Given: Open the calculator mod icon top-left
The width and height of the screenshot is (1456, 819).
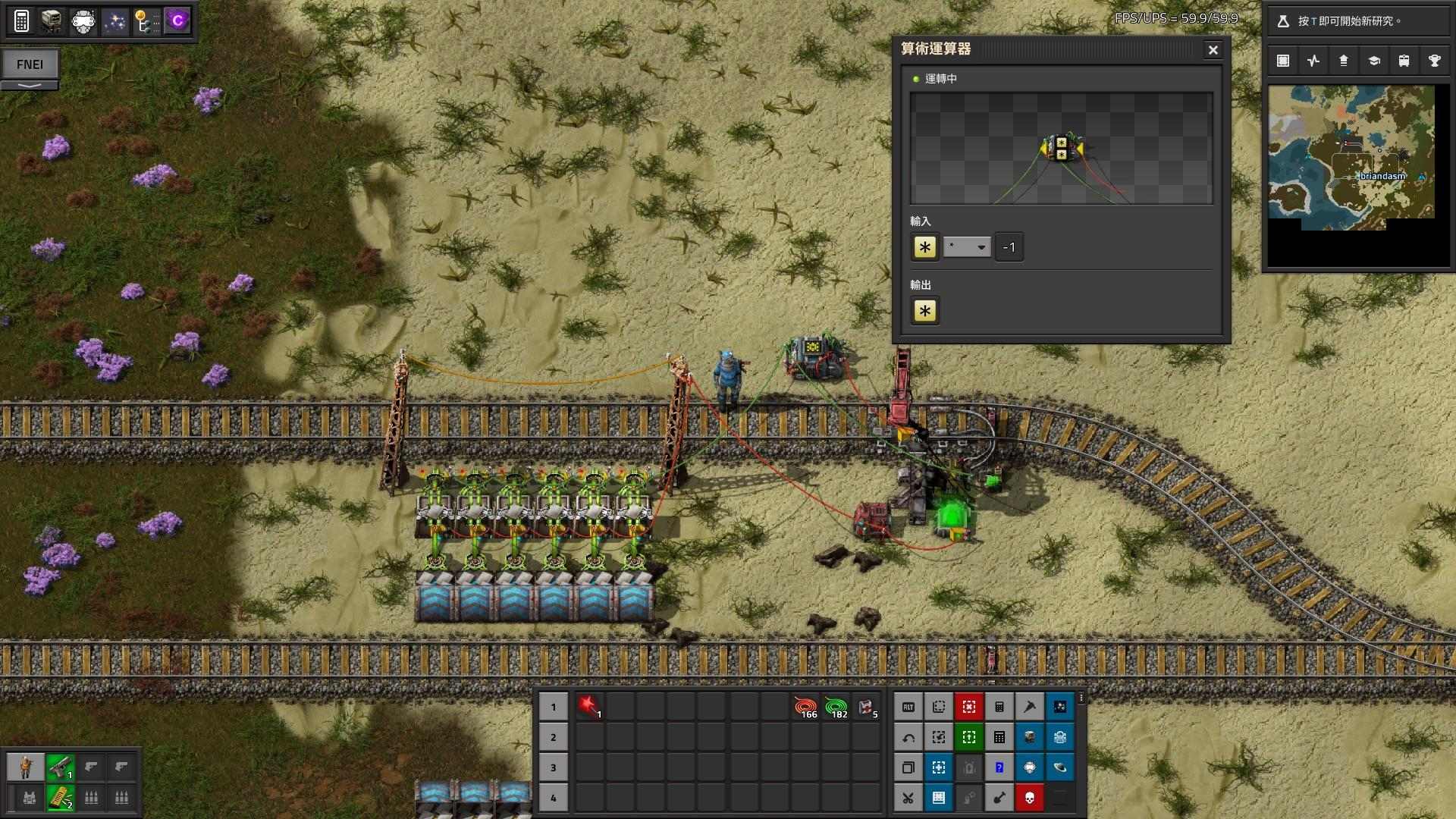Looking at the screenshot, I should [22, 20].
